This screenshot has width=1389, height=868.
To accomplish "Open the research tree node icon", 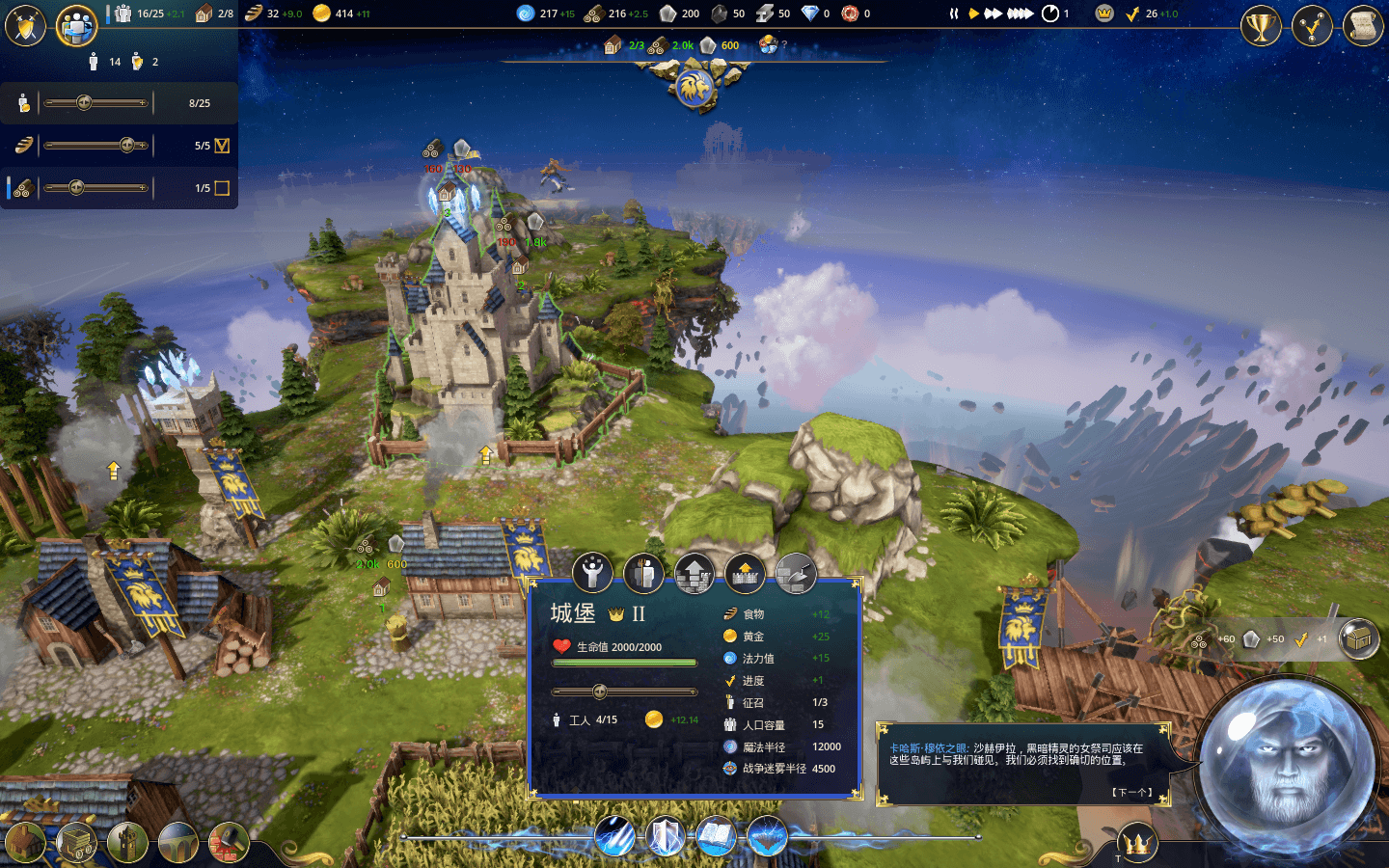I will click(1312, 26).
